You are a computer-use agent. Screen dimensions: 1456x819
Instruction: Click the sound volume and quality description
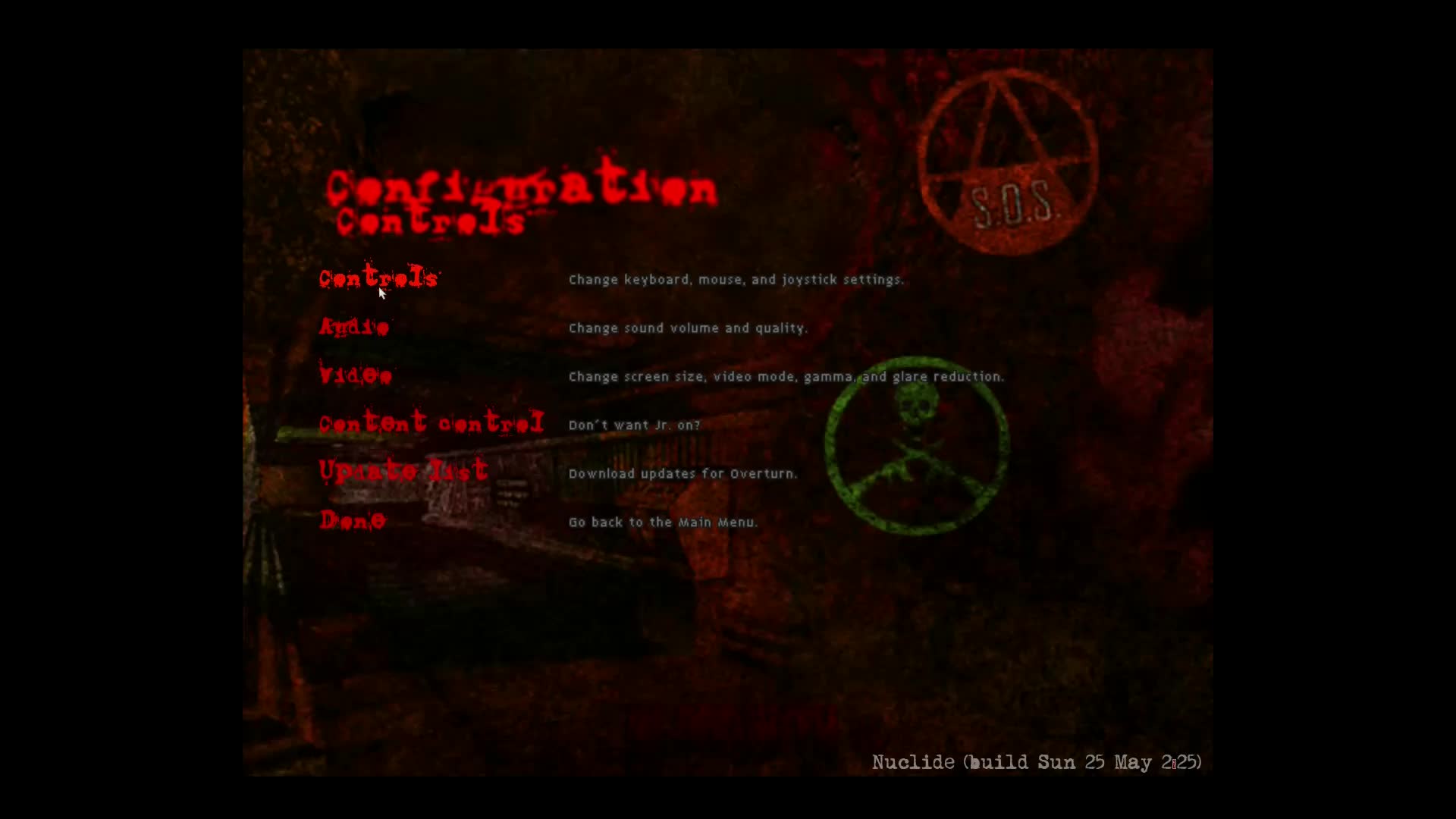pos(688,328)
